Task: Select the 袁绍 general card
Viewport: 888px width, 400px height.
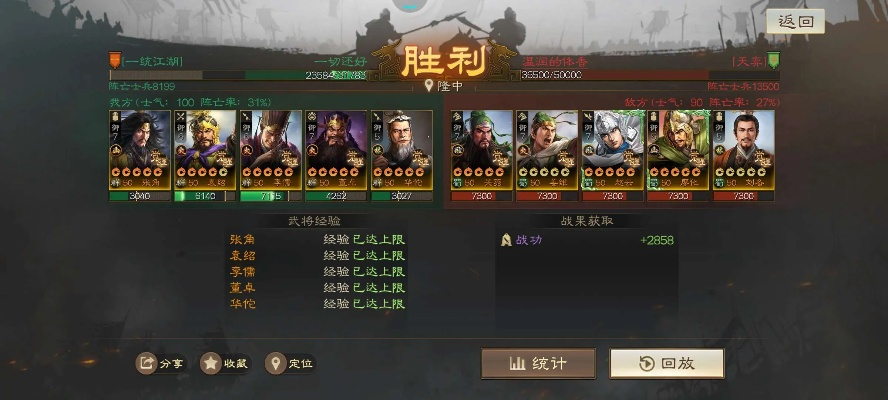Action: point(205,150)
